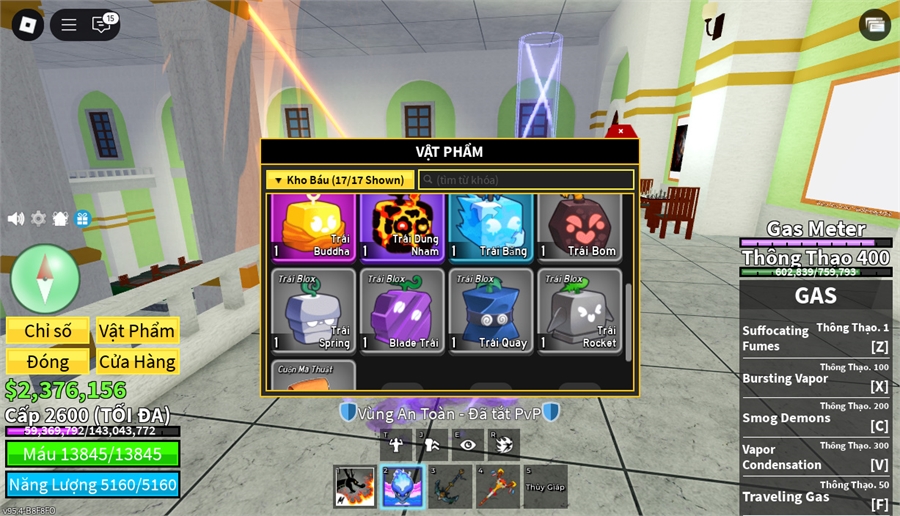Click the Đóng button
The width and height of the screenshot is (900, 516).
pos(48,362)
